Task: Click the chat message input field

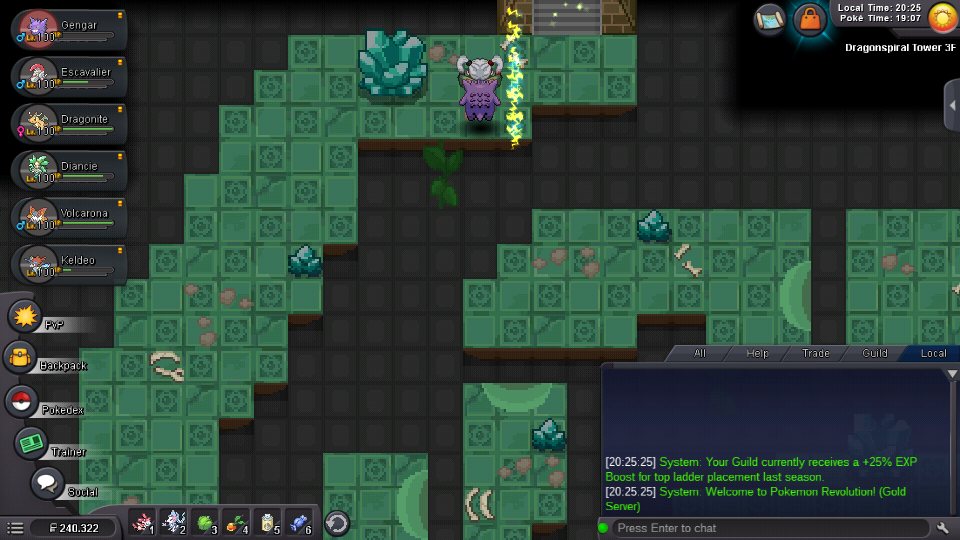Action: pos(770,528)
